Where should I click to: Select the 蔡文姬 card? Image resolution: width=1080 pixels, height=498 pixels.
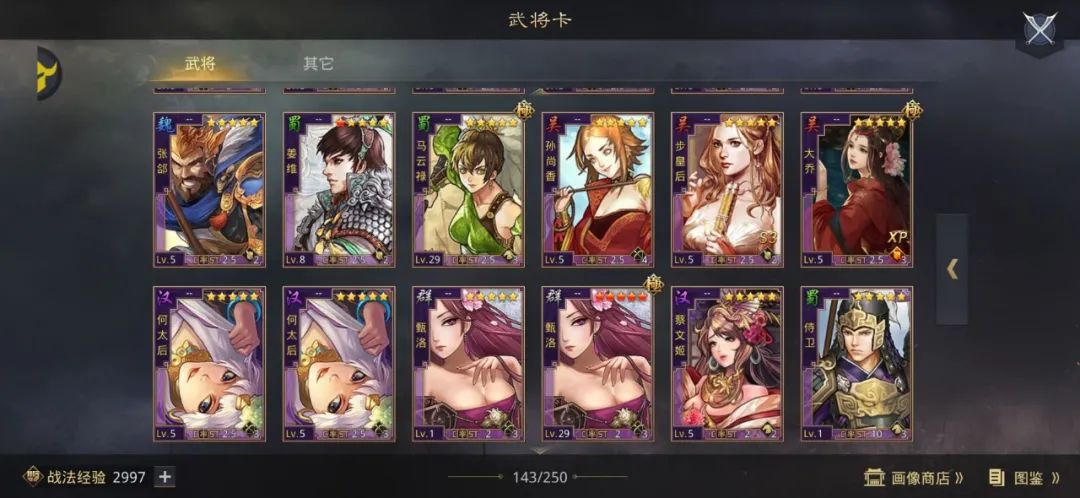[727, 364]
